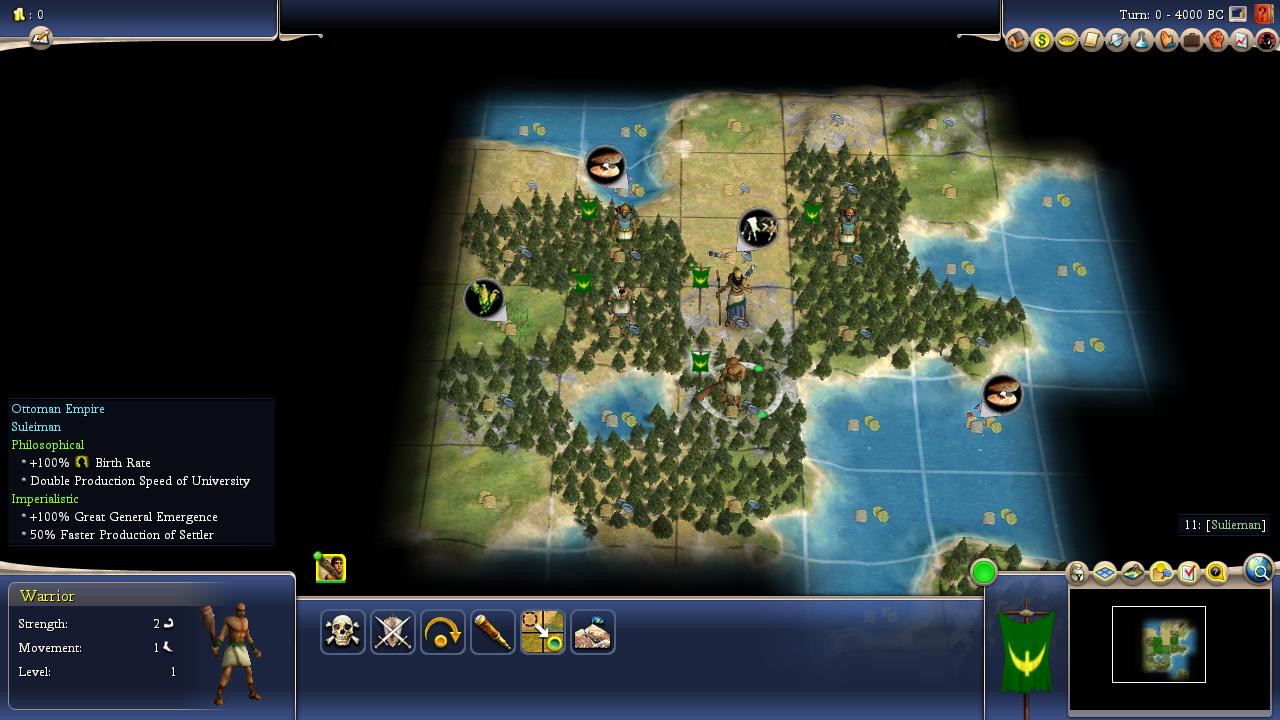Open the Technology Advisor flask icon

(1142, 41)
